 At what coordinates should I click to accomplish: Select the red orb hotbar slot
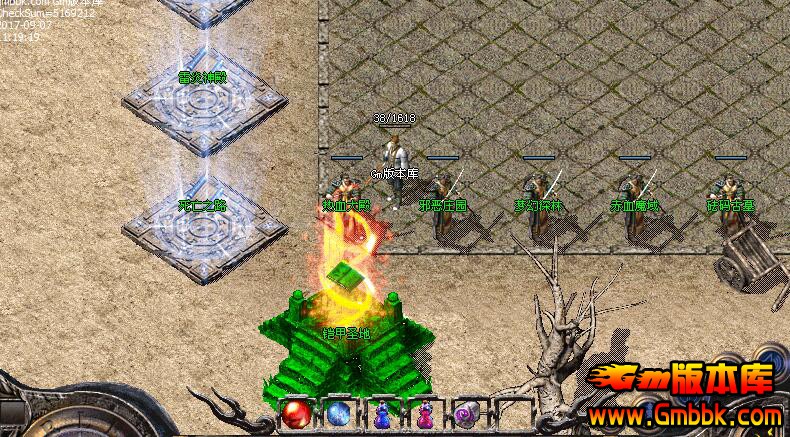[295, 413]
